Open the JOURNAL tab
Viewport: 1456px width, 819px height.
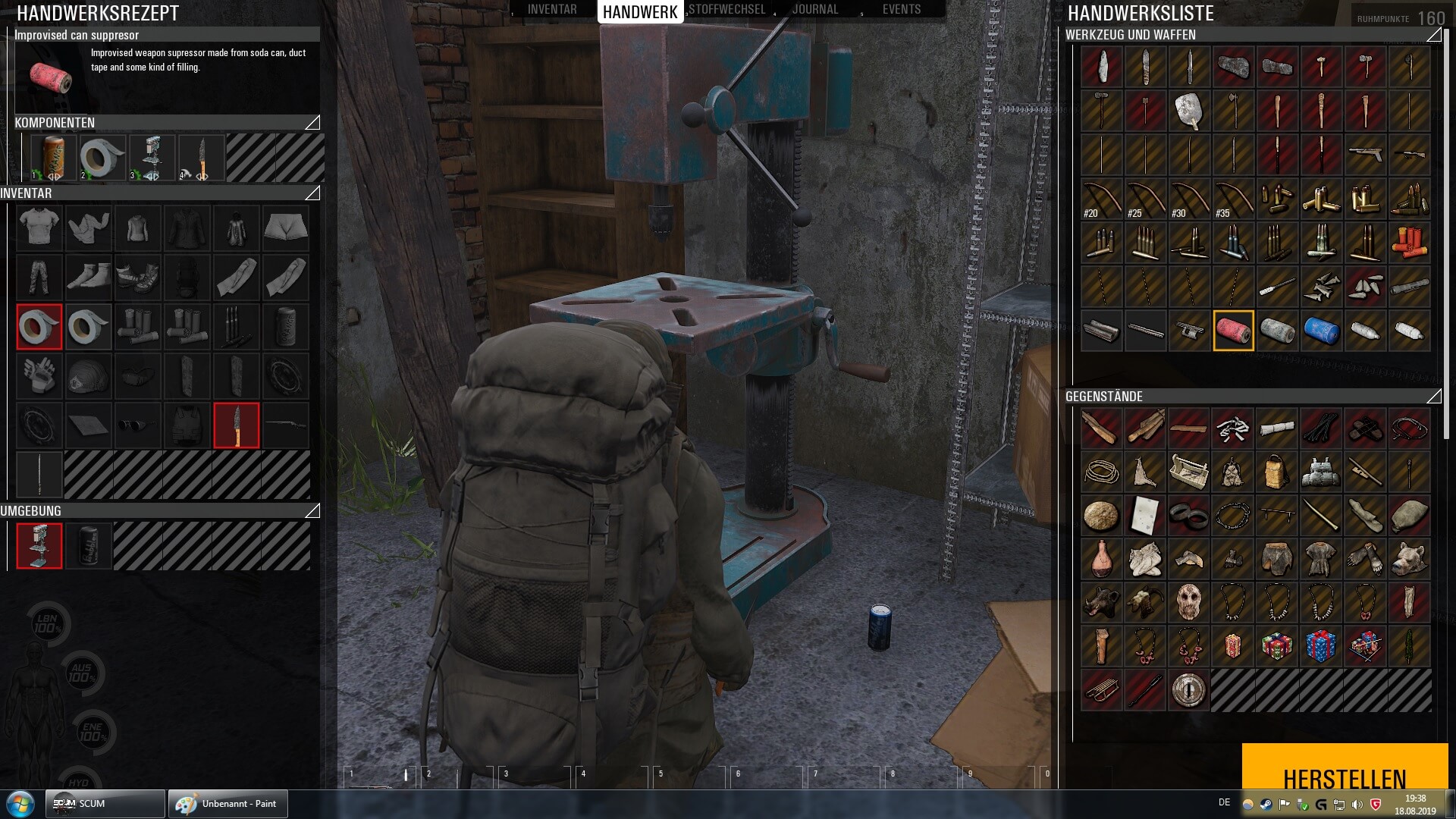pos(815,10)
